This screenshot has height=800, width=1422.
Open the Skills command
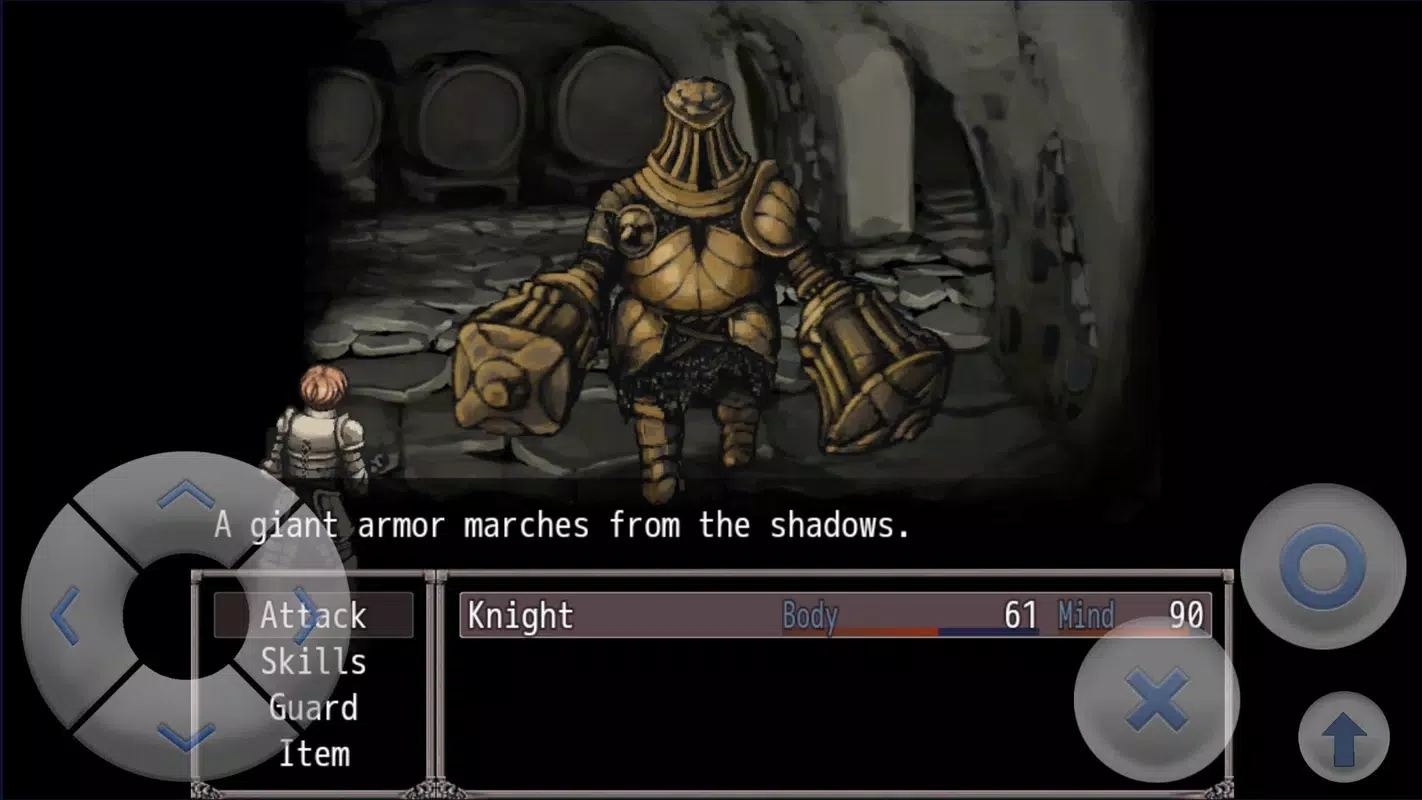tap(314, 662)
